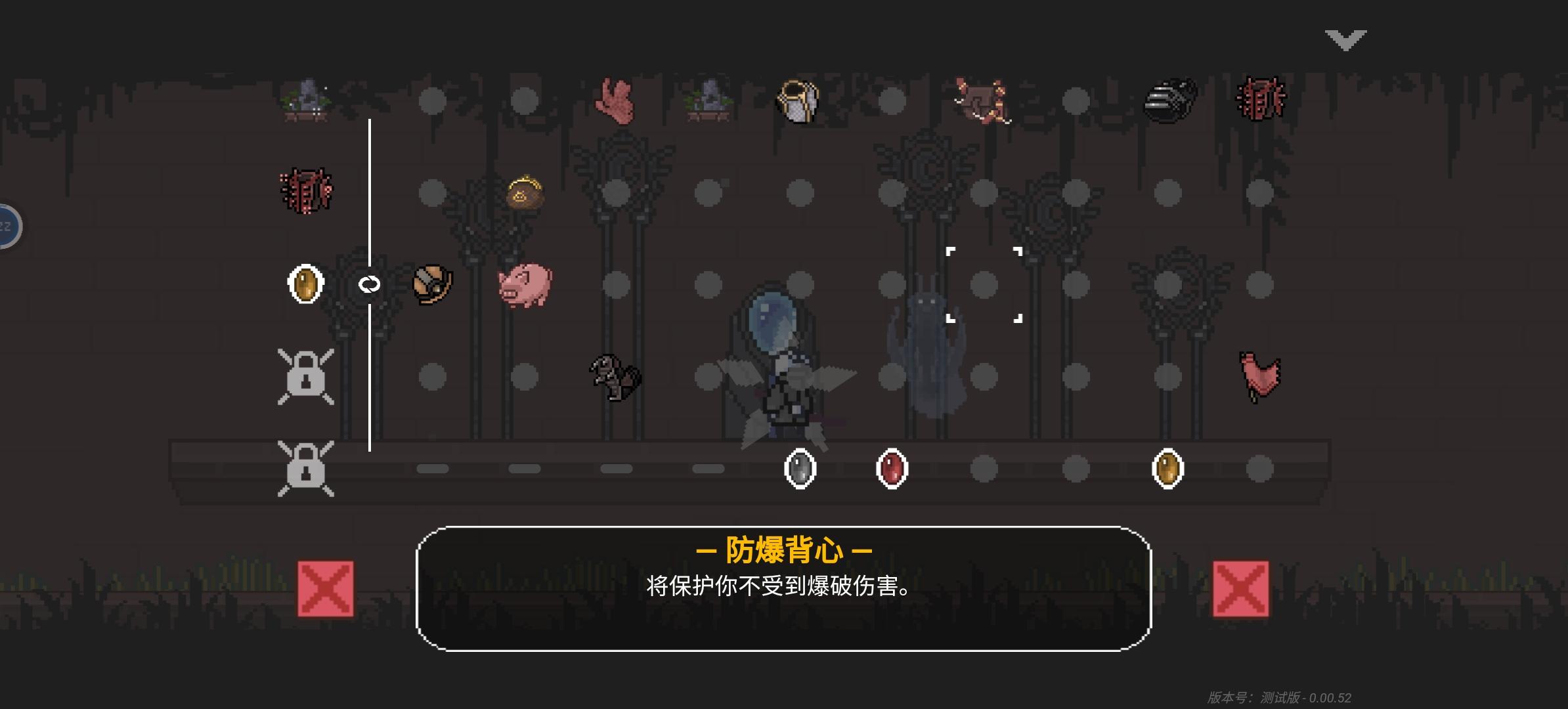Image resolution: width=1568 pixels, height=709 pixels.
Task: Select the black bomb item top right
Action: pyautogui.click(x=1172, y=100)
